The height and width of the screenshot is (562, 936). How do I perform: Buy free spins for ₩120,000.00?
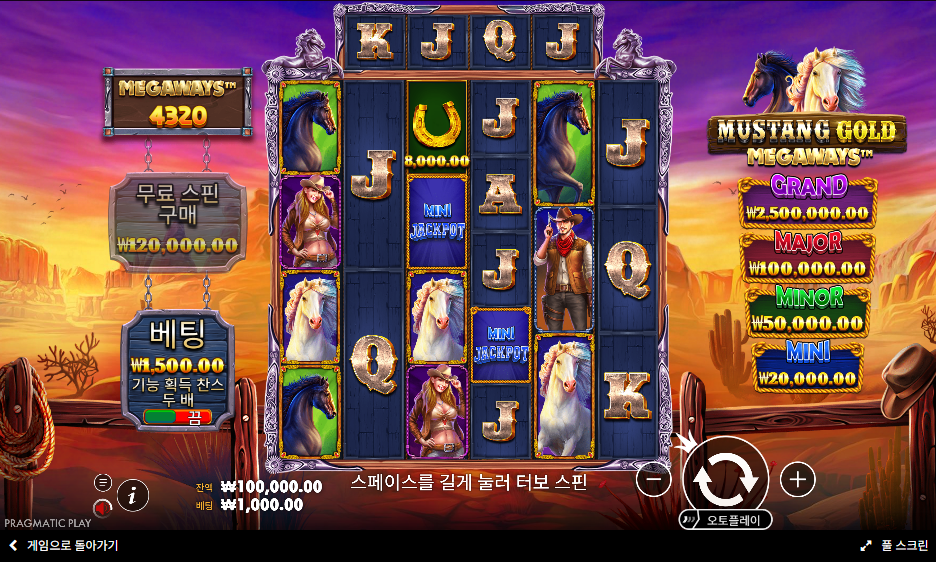coord(177,222)
